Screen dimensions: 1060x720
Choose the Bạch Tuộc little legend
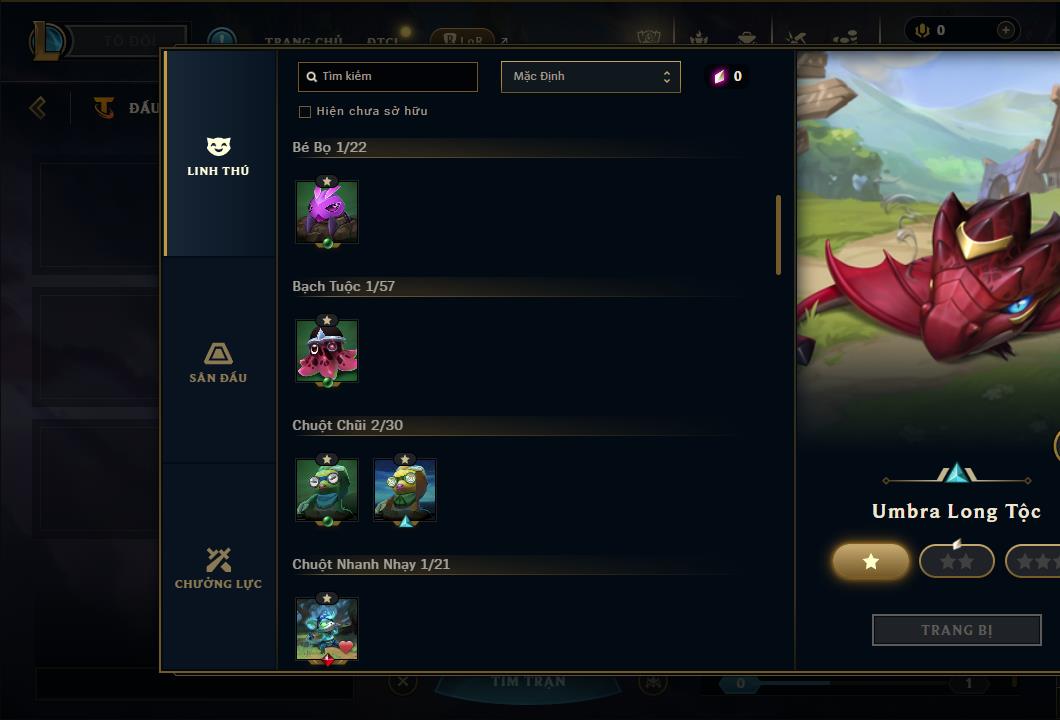pyautogui.click(x=327, y=350)
